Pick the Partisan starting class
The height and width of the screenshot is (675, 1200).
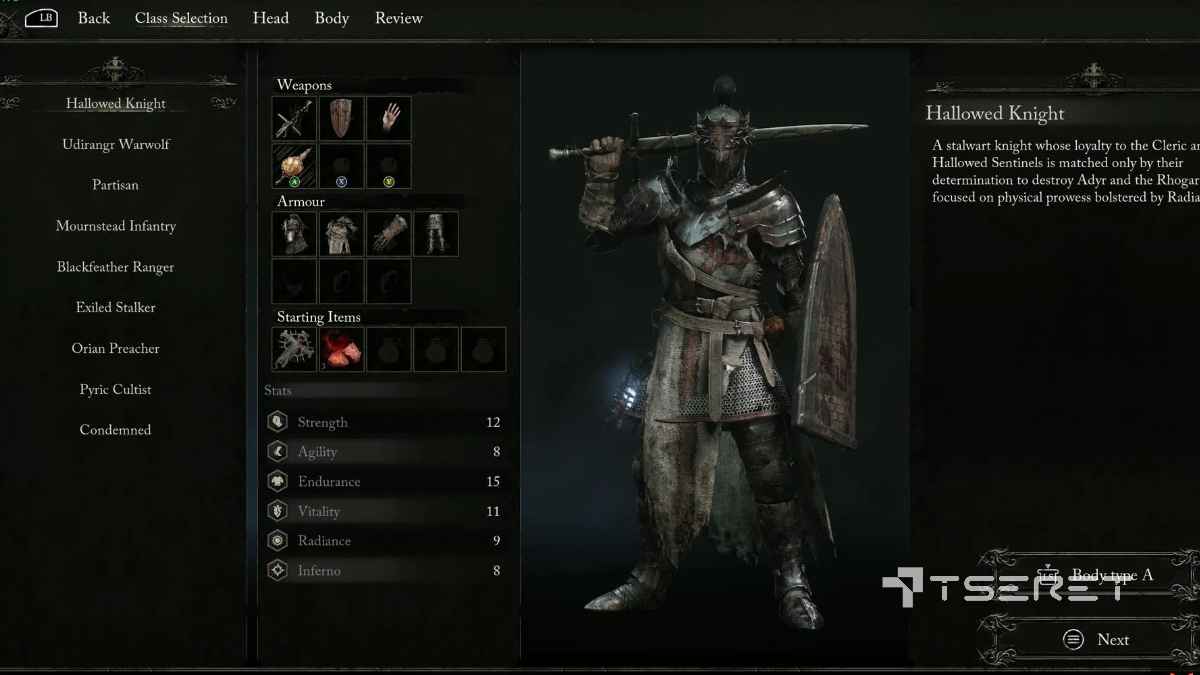pos(116,185)
